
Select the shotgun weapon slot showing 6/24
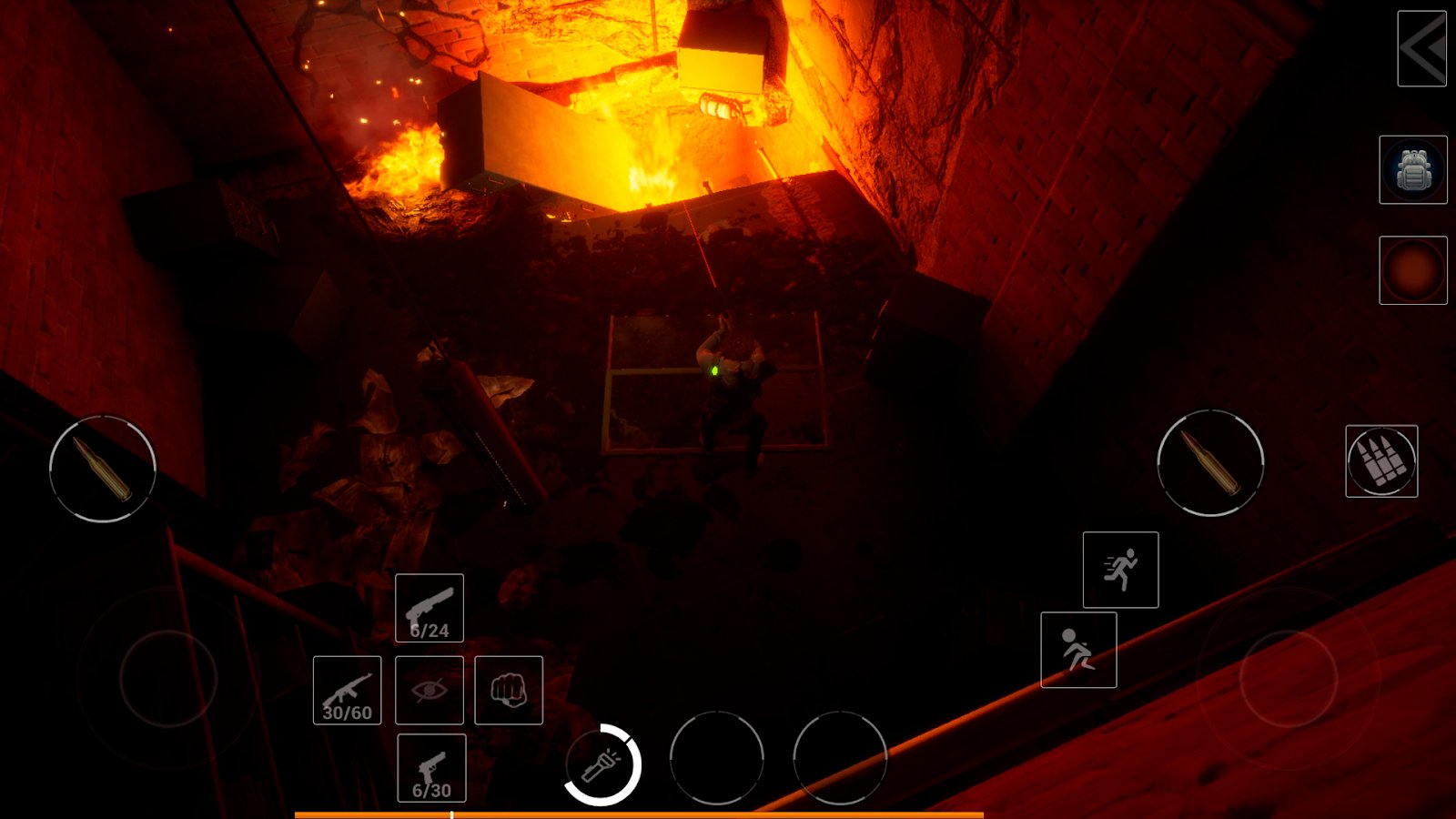point(430,608)
